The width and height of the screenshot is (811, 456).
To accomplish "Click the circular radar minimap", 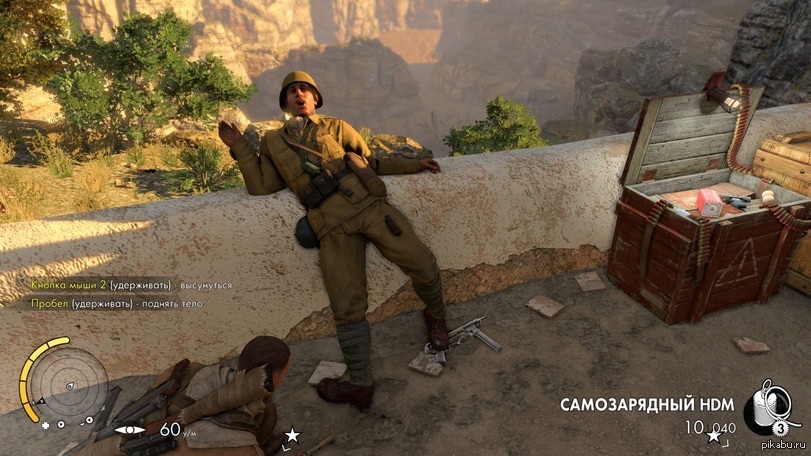I will (x=68, y=382).
